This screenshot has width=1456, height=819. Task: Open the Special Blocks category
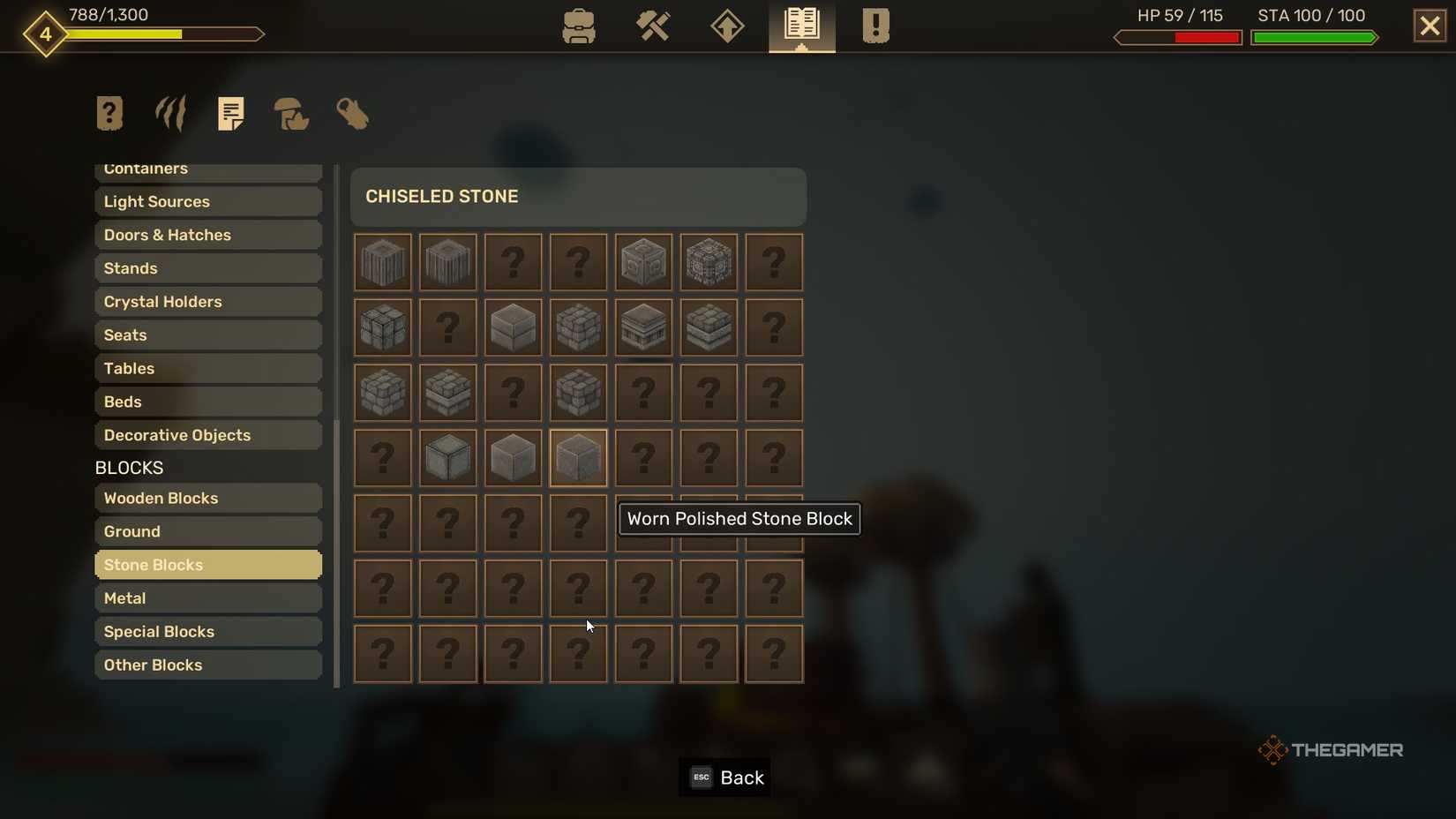(x=207, y=631)
